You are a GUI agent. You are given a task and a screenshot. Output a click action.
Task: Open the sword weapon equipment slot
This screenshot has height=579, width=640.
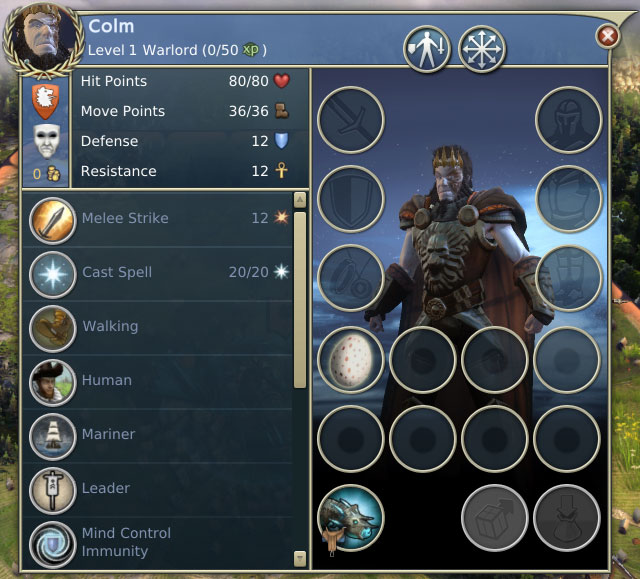351,120
